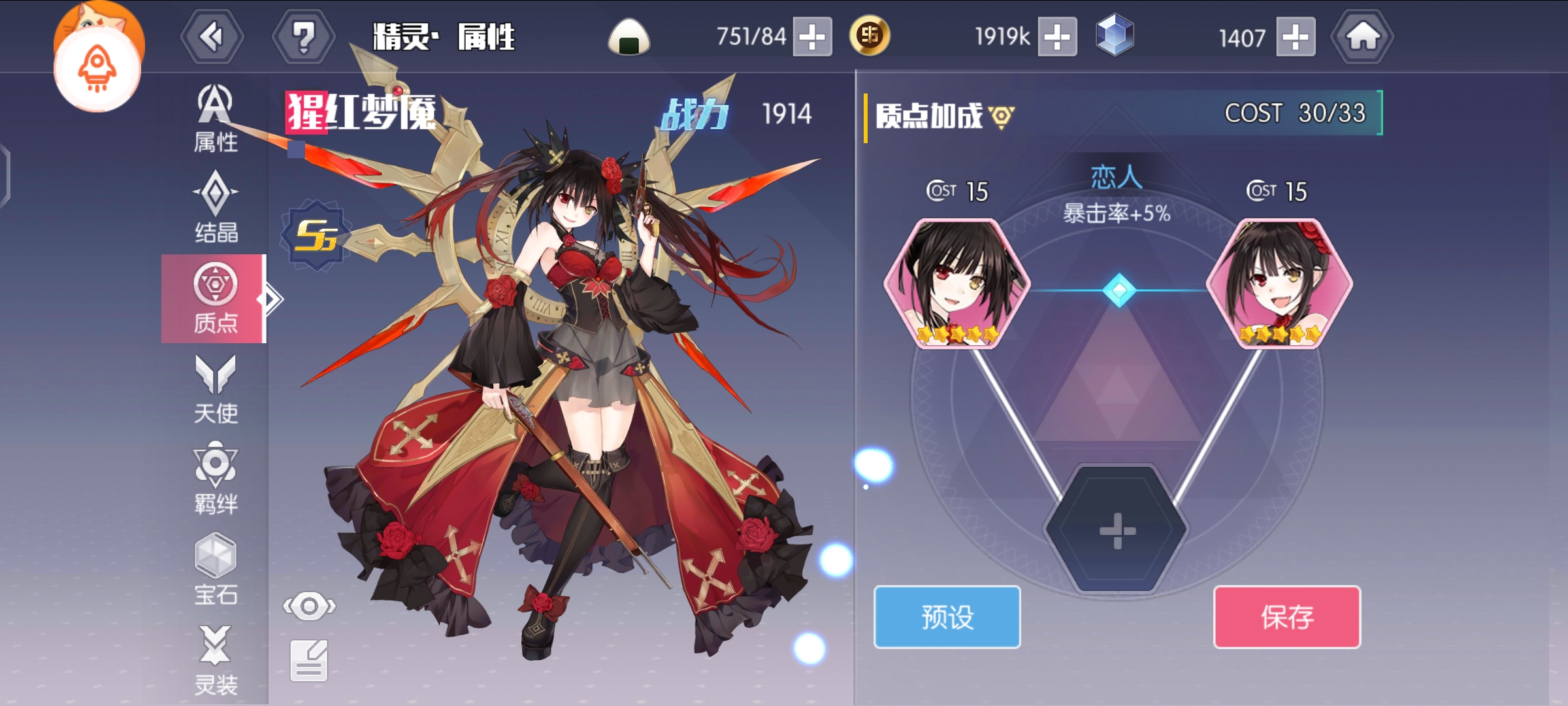Save the setup with 保存
1568x706 pixels.
click(1286, 616)
